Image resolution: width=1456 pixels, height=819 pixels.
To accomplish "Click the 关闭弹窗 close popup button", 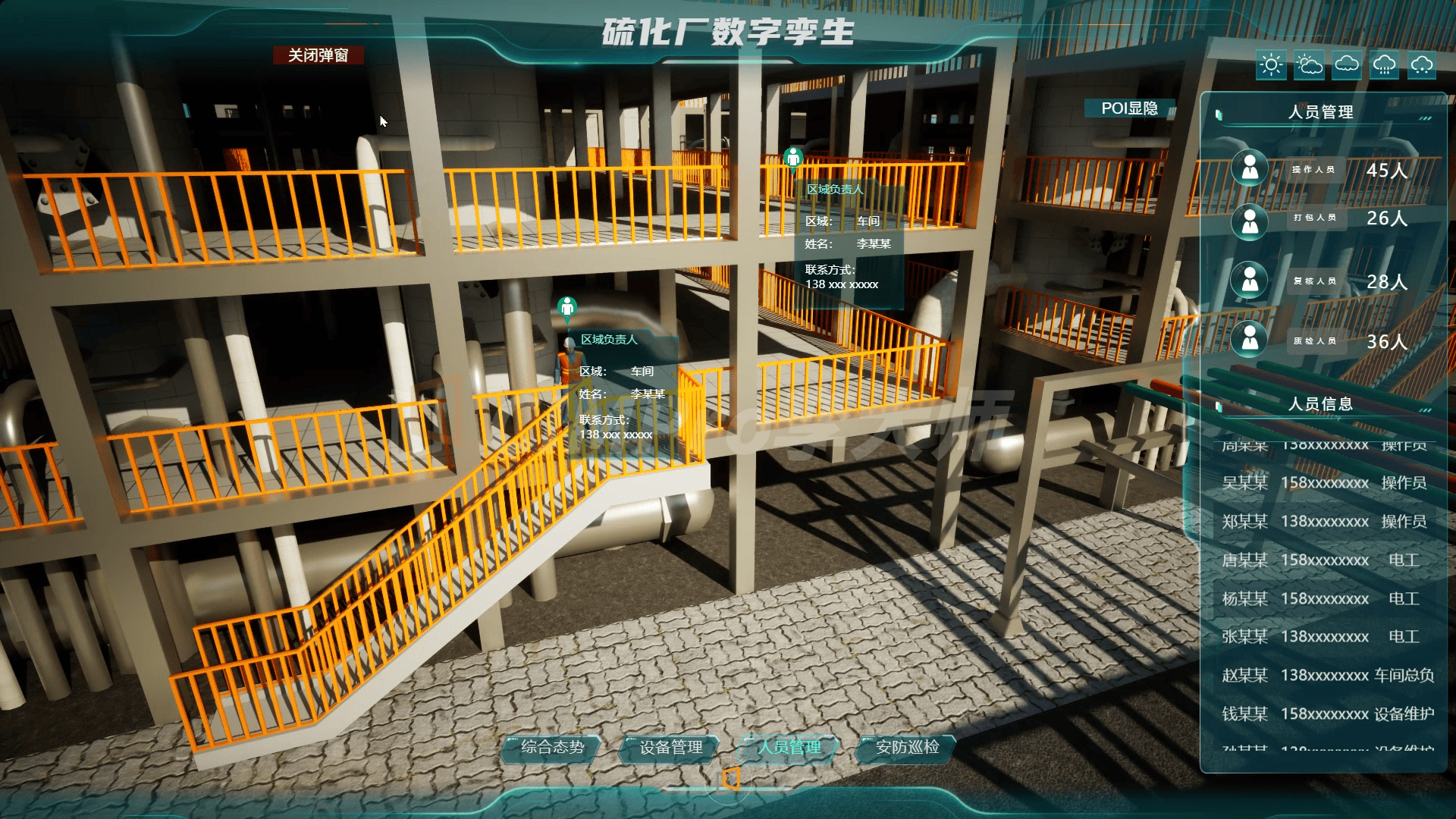I will coord(318,55).
